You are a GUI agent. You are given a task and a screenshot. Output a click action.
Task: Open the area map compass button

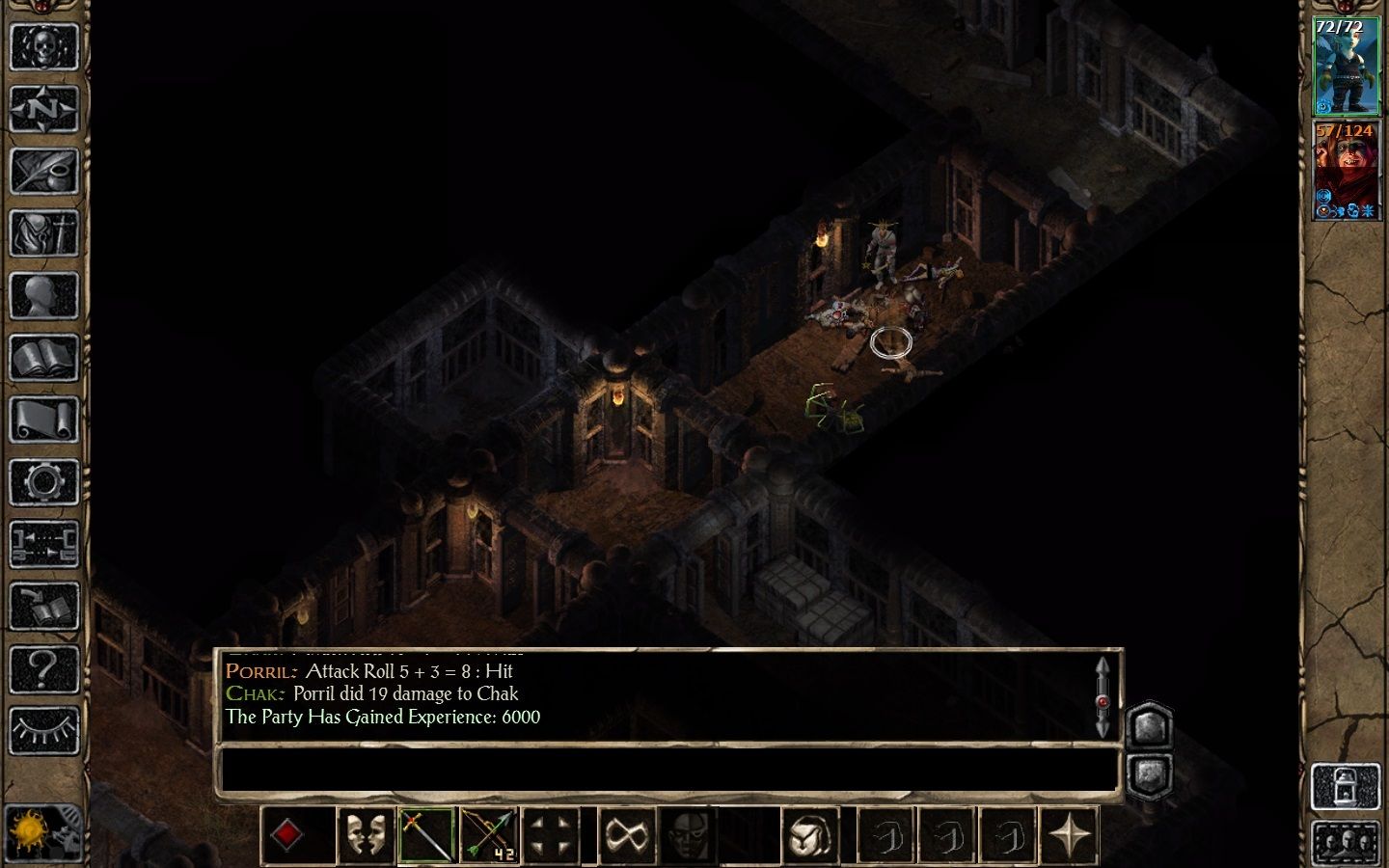point(43,108)
